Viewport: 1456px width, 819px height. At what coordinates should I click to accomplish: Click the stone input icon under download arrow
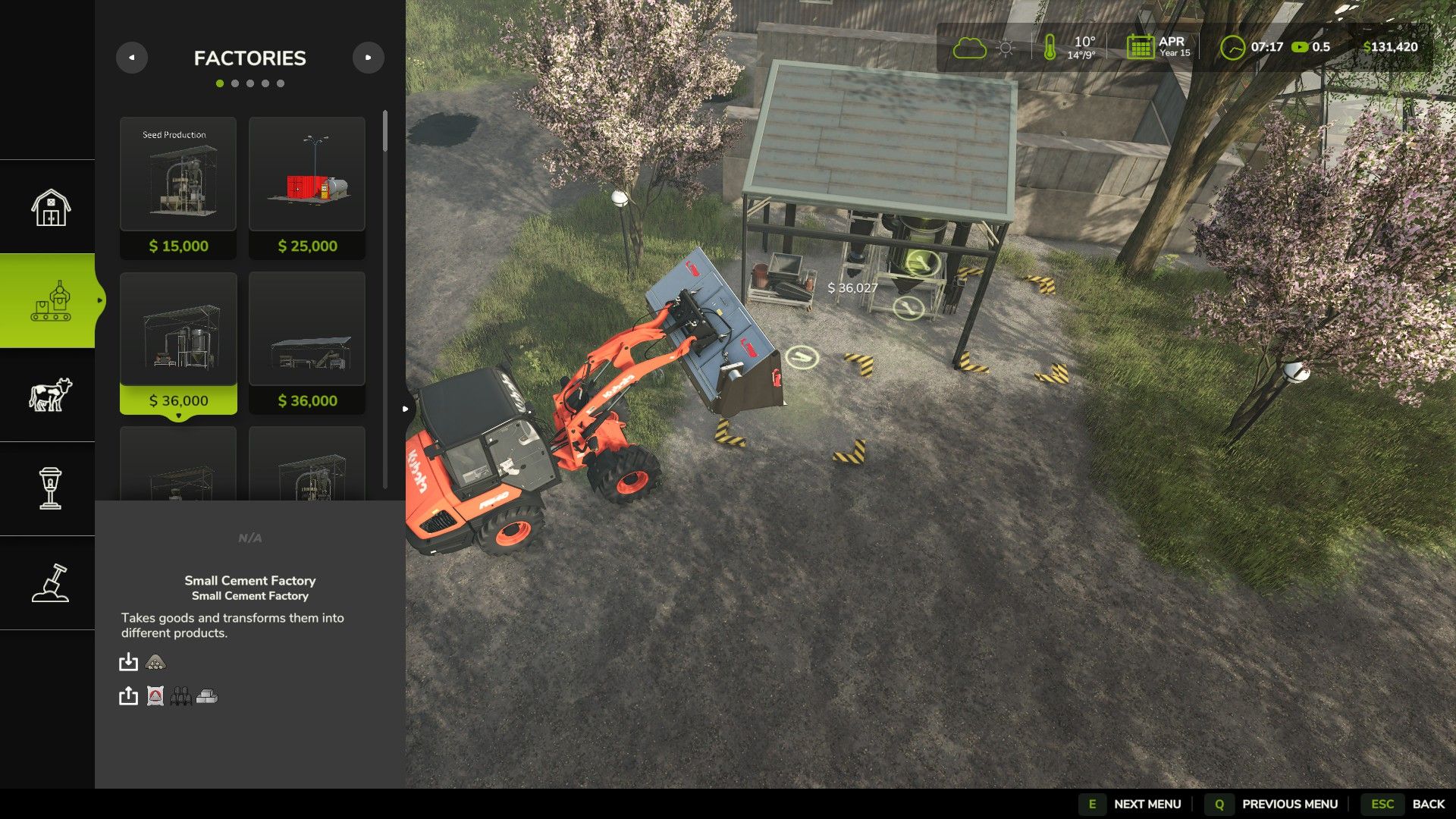[x=155, y=662]
